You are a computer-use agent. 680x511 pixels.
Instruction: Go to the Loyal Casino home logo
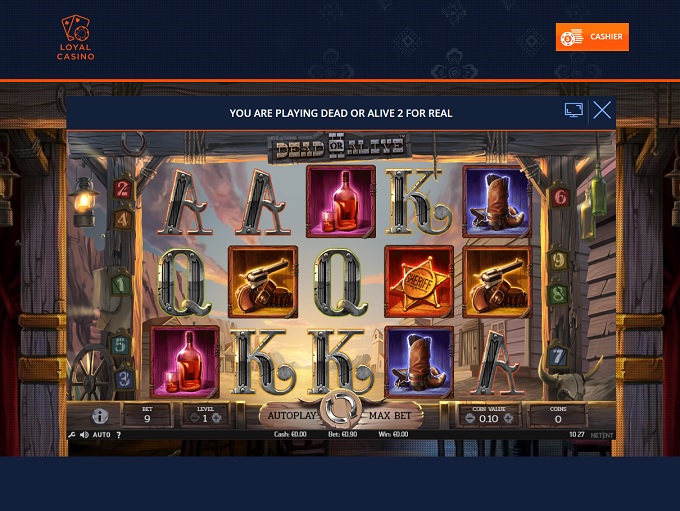76,38
